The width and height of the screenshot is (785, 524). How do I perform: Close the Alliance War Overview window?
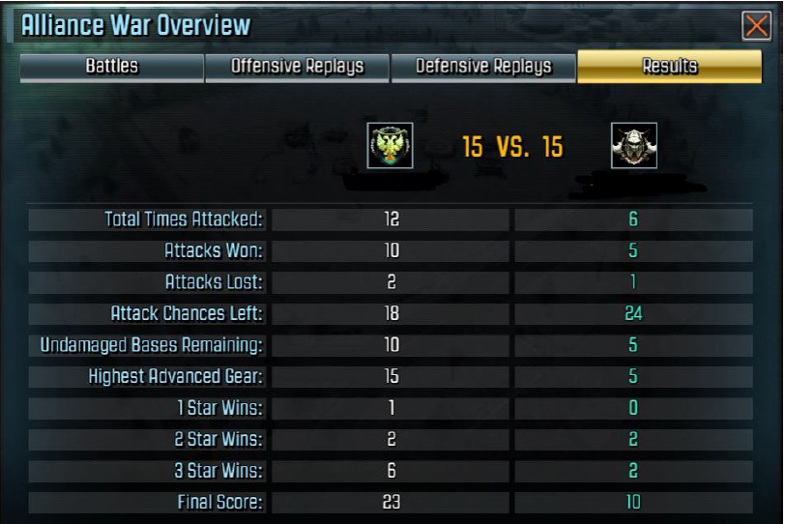(x=757, y=26)
